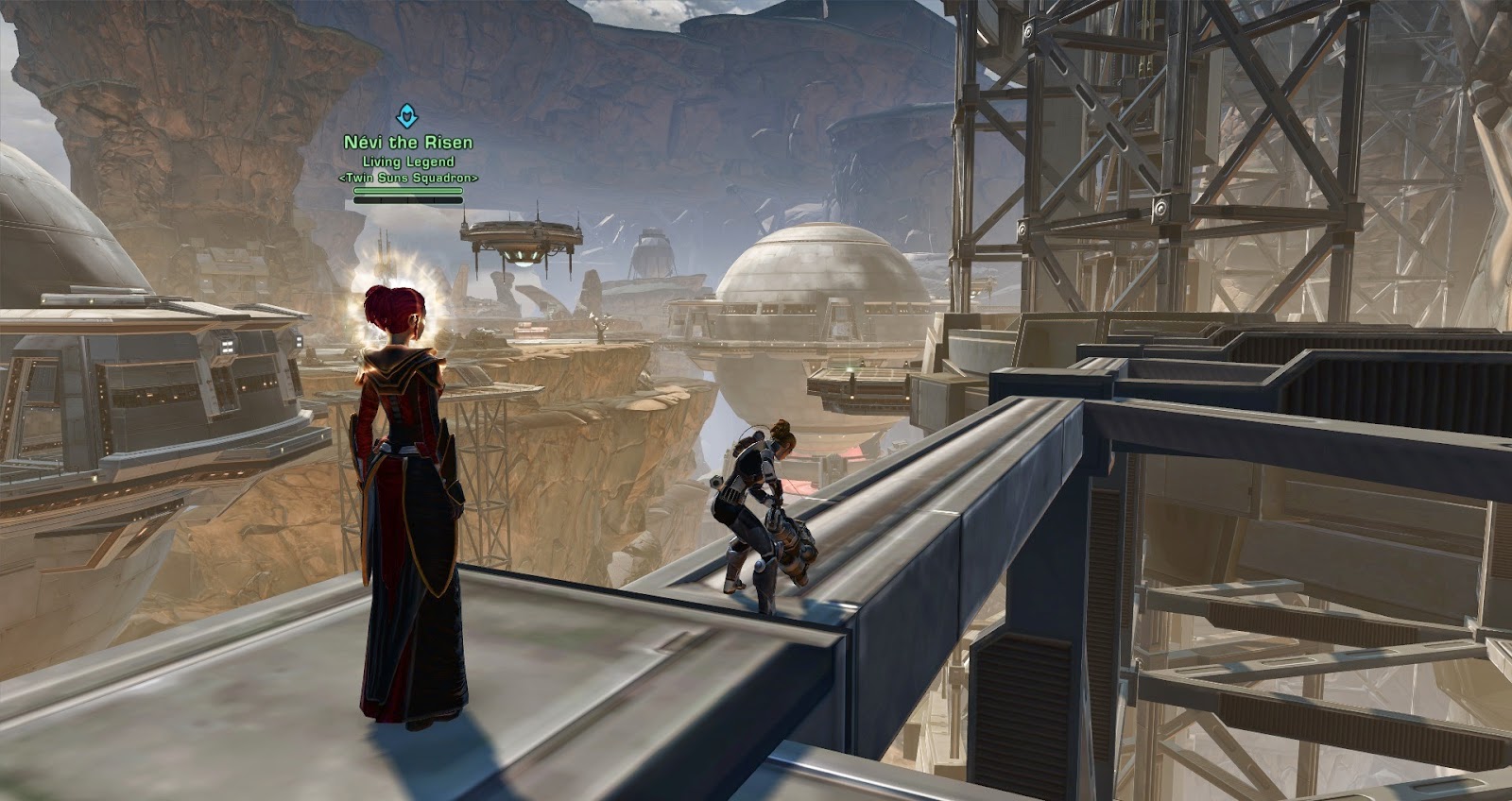
Task: Select the Névi the Risen nameplate
Action: tap(408, 144)
